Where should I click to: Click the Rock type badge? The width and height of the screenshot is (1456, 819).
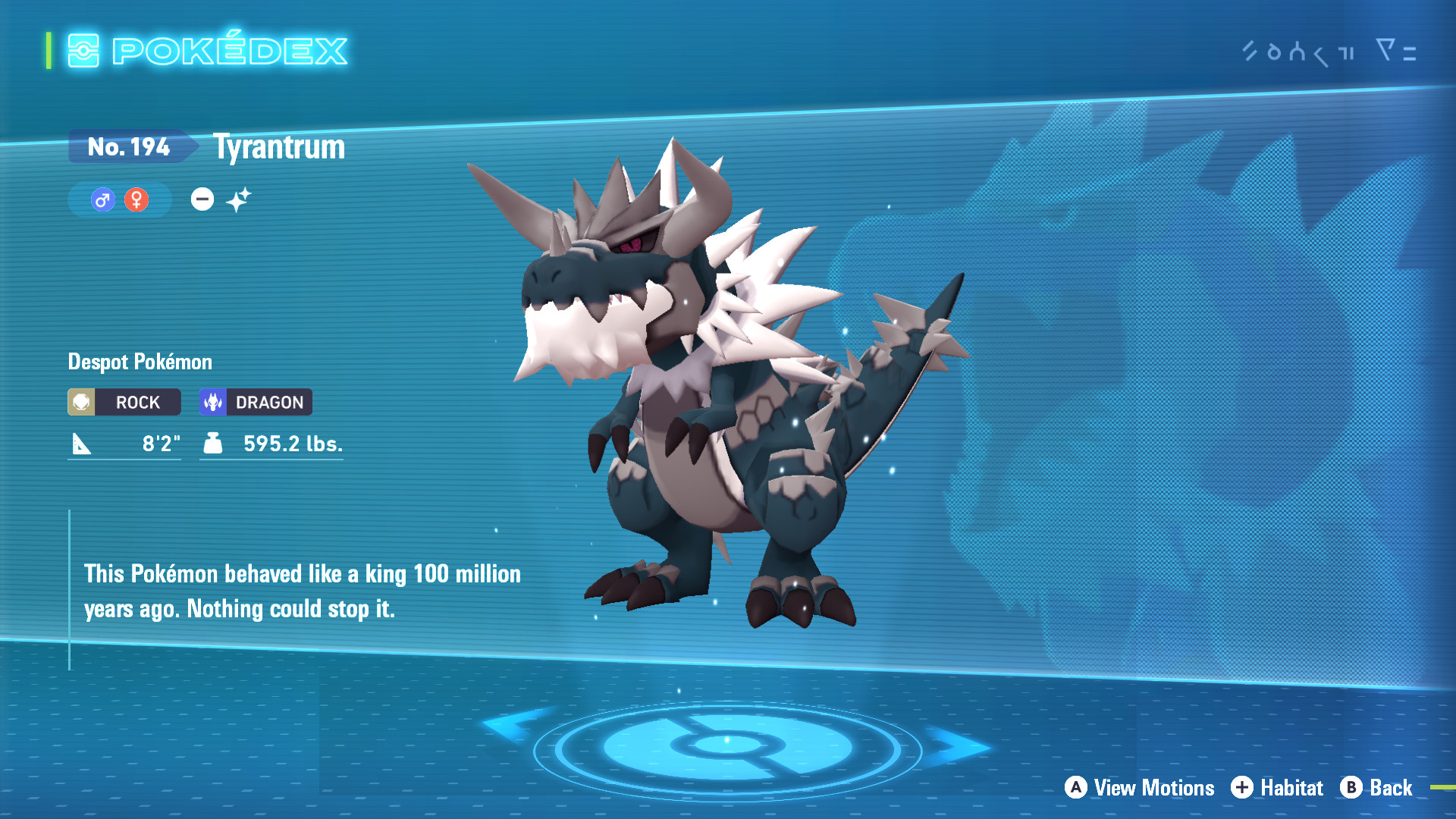[x=124, y=402]
